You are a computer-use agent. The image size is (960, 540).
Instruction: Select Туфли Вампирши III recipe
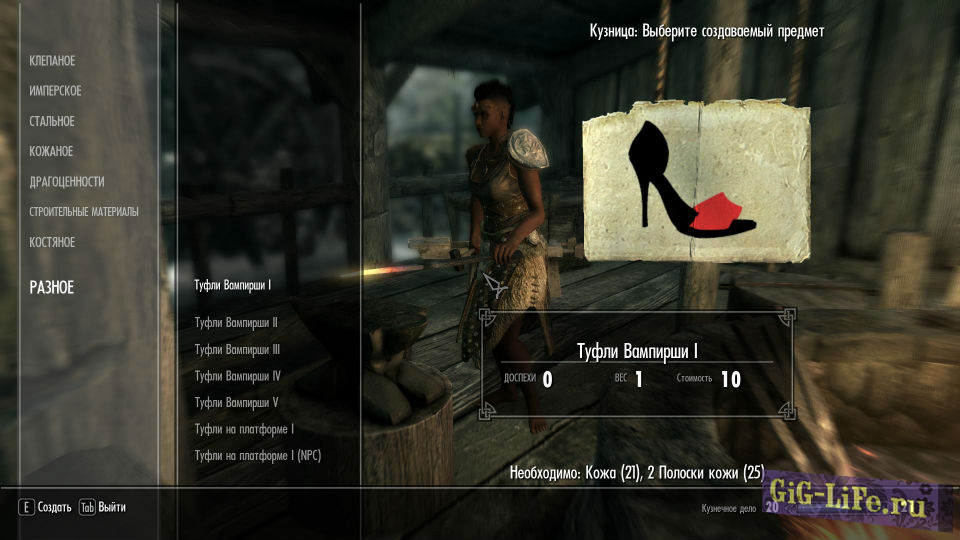[x=237, y=350]
